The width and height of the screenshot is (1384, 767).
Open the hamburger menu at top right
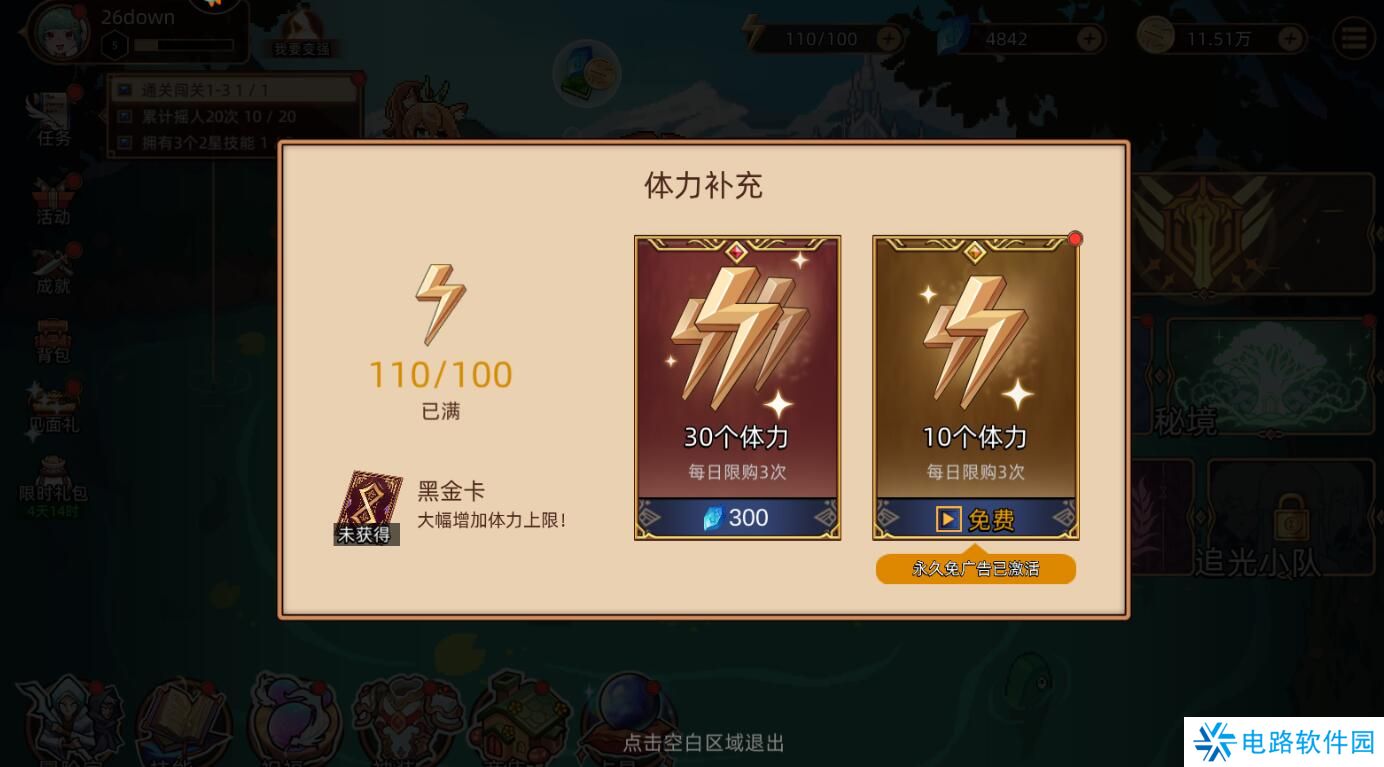1355,38
